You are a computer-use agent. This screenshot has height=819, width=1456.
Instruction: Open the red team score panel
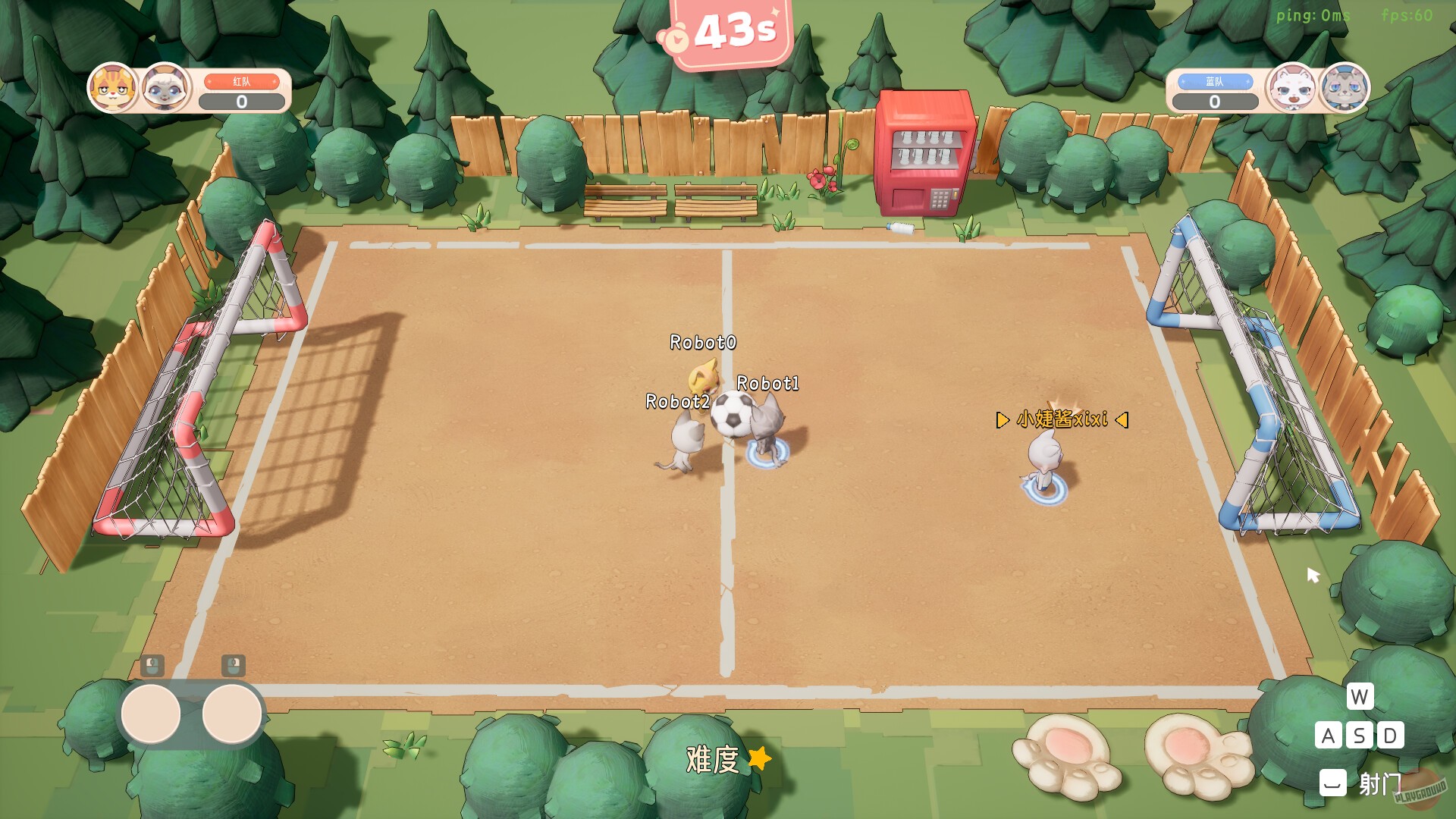(241, 101)
